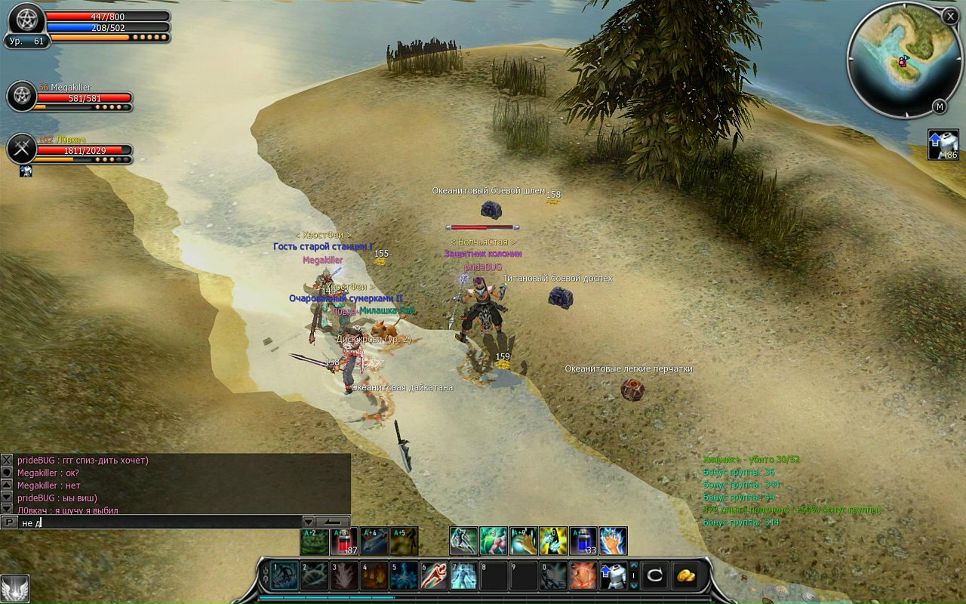The image size is (966, 604).
Task: Select the crossed-swords party member portrait
Action: coord(21,148)
